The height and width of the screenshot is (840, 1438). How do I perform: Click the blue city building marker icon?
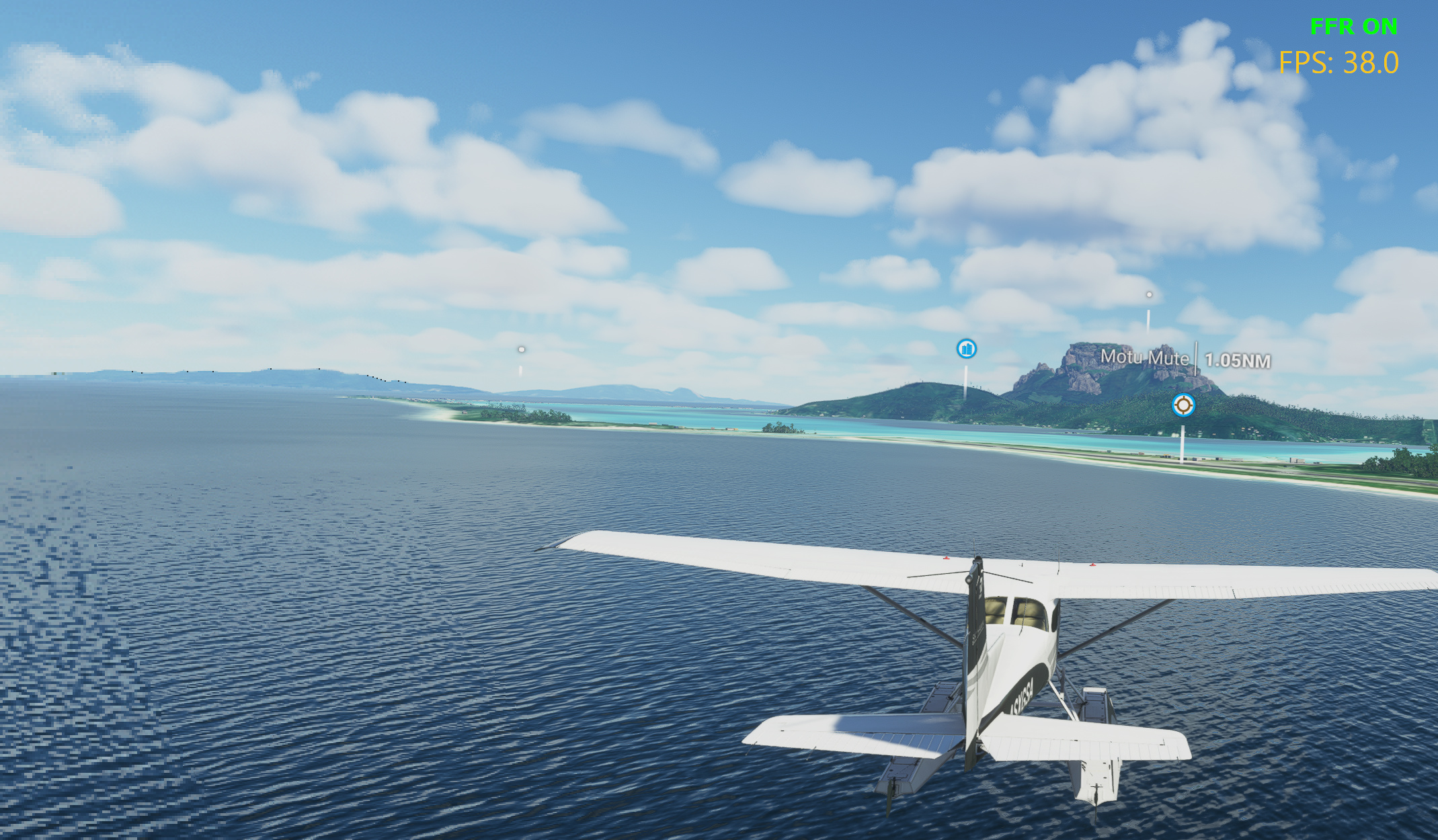[x=967, y=349]
